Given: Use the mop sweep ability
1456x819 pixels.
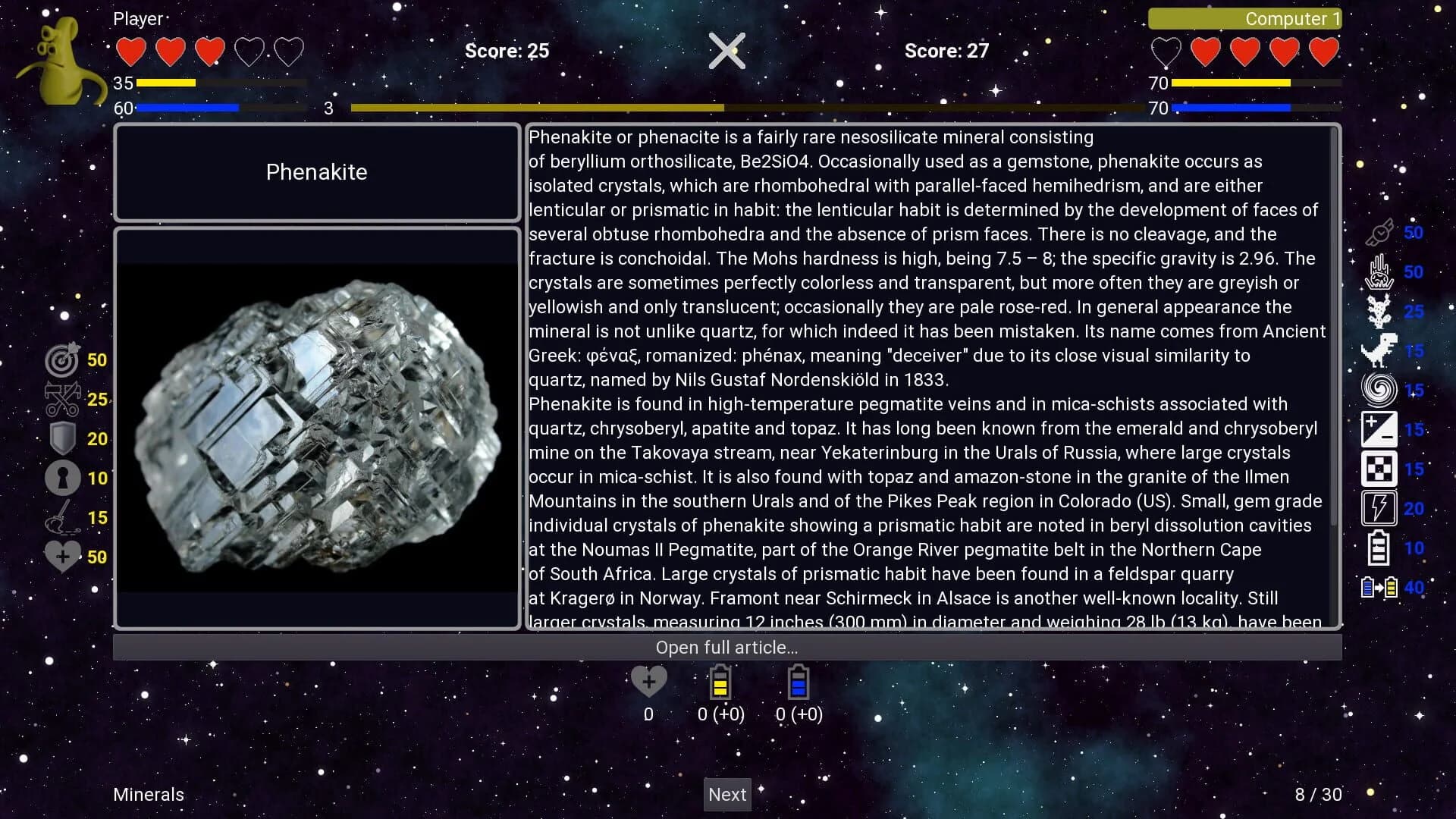Looking at the screenshot, I should click(62, 517).
